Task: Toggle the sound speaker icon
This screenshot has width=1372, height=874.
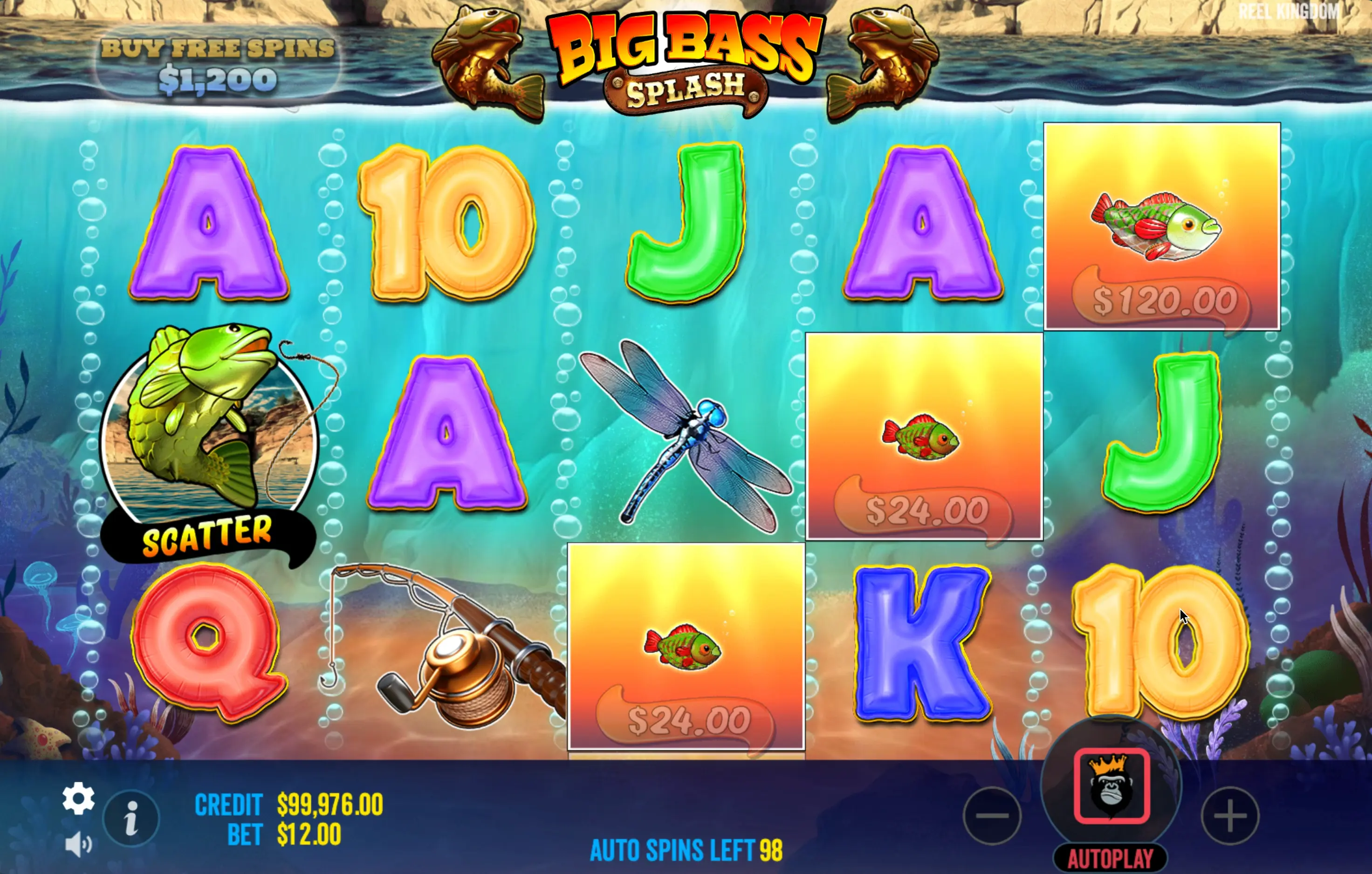Action: pos(78,844)
